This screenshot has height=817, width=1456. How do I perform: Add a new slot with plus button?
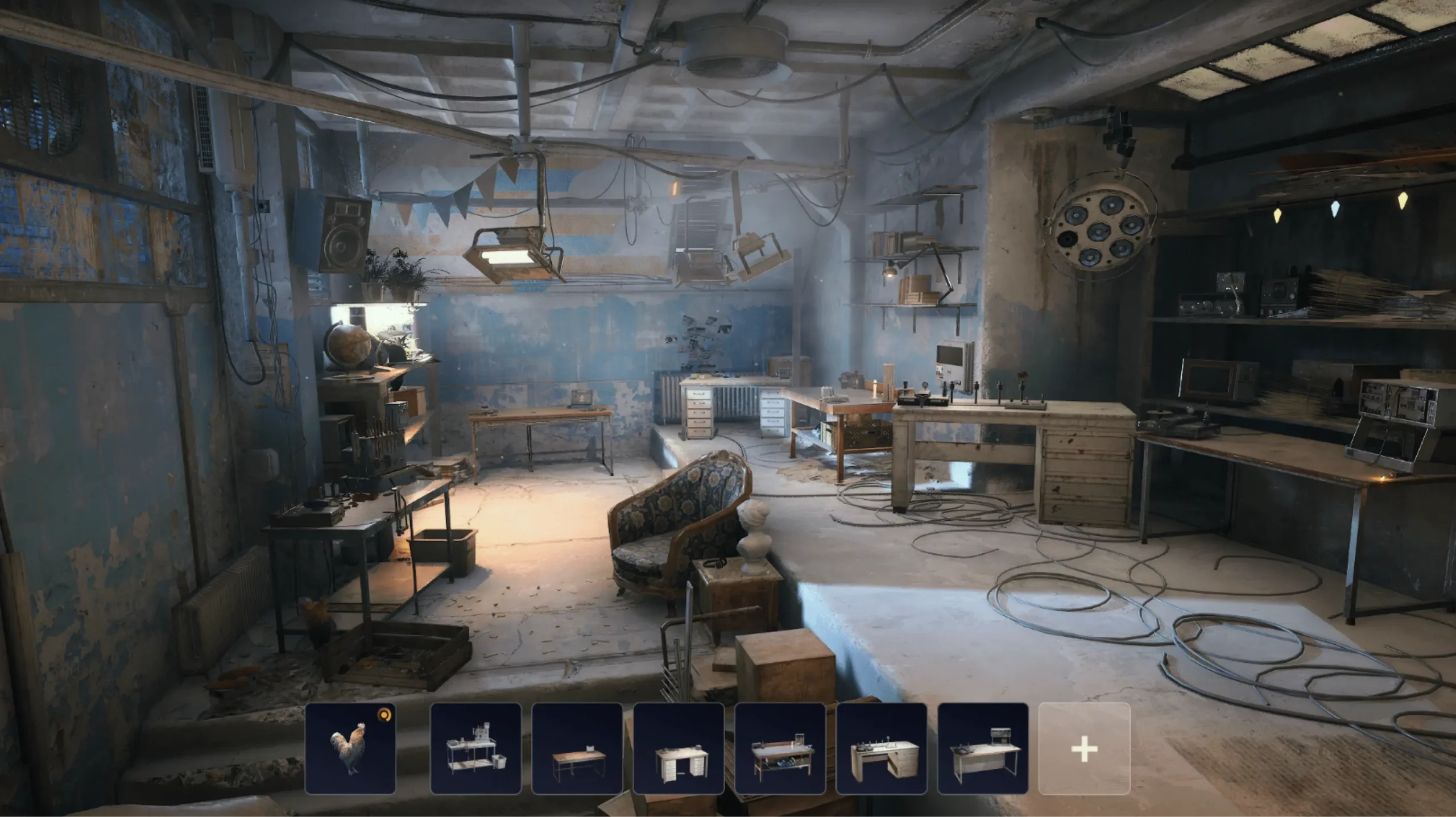point(1084,748)
